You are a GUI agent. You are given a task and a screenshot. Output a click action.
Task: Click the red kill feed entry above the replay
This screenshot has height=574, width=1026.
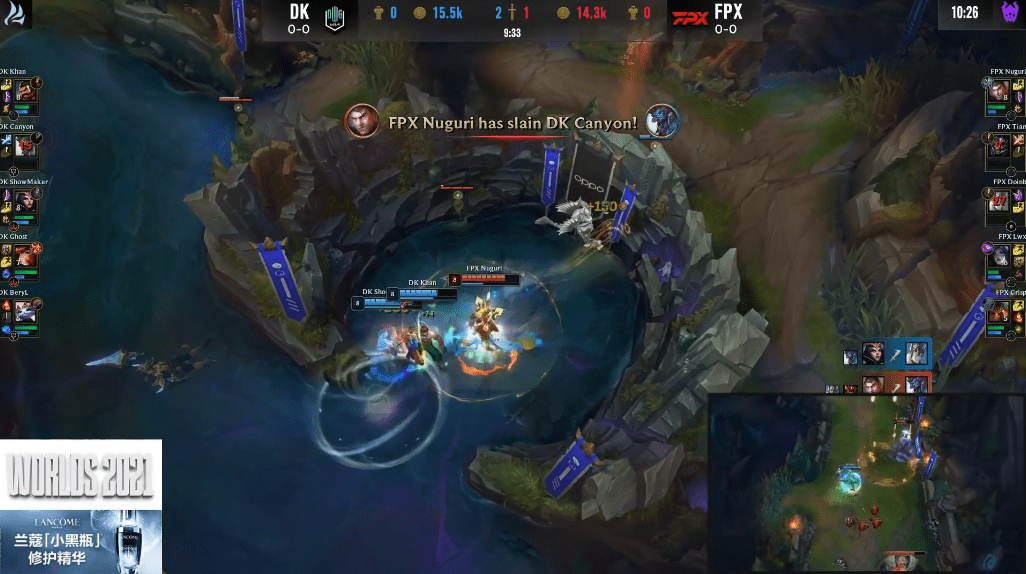click(887, 385)
